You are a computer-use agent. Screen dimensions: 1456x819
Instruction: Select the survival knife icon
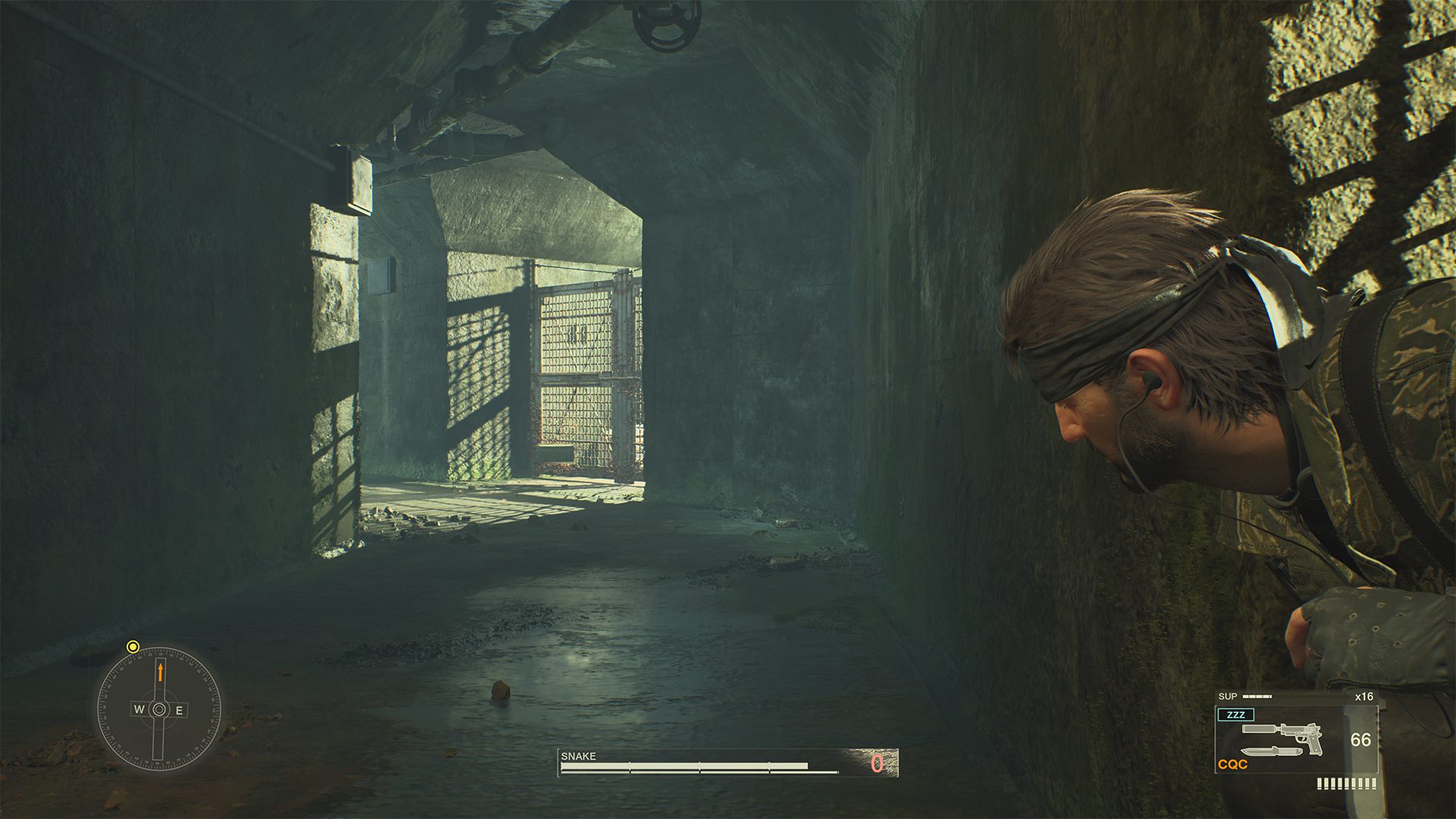(1271, 752)
